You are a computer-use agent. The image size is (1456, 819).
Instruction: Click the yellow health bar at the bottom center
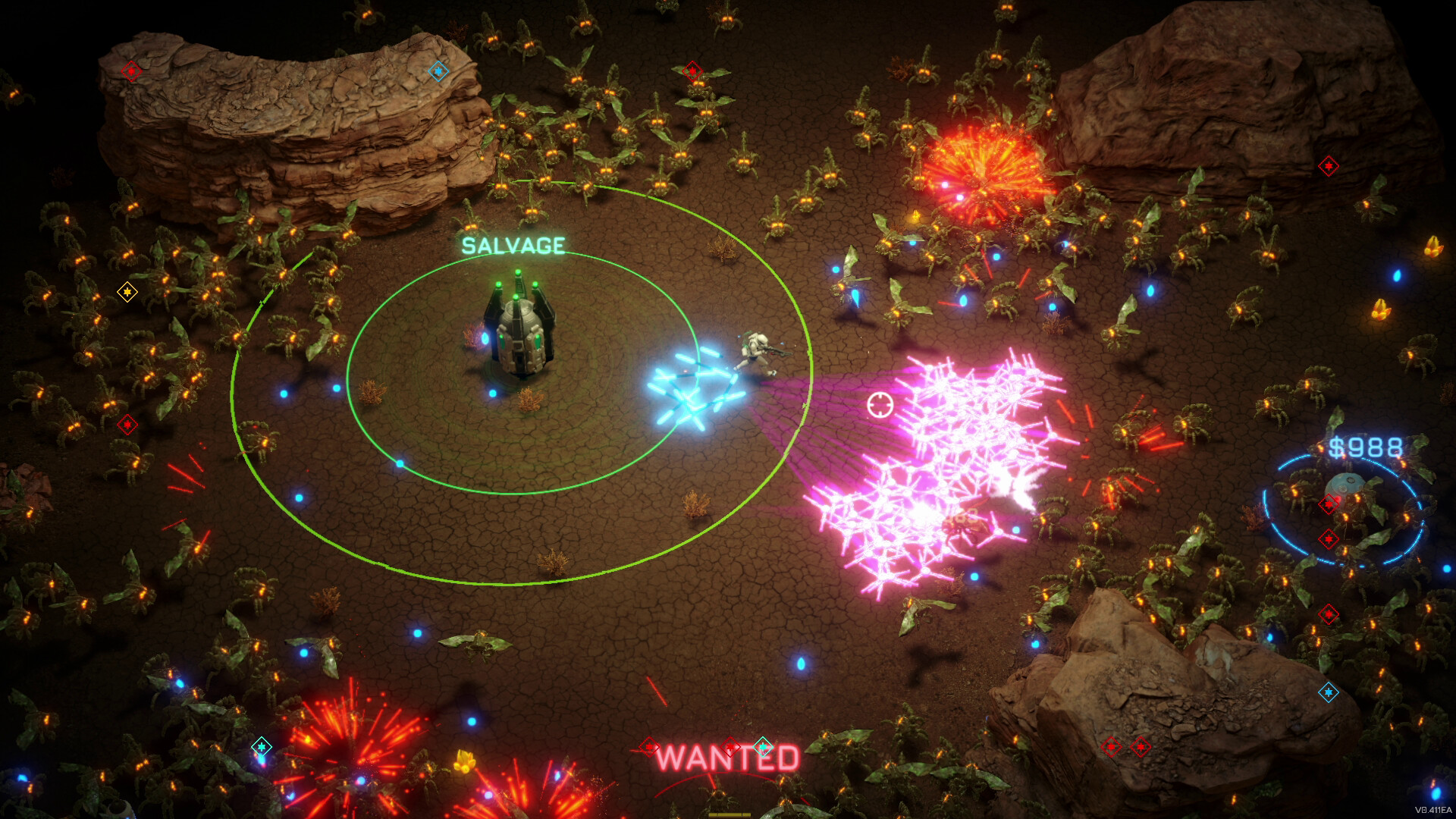coord(730,815)
